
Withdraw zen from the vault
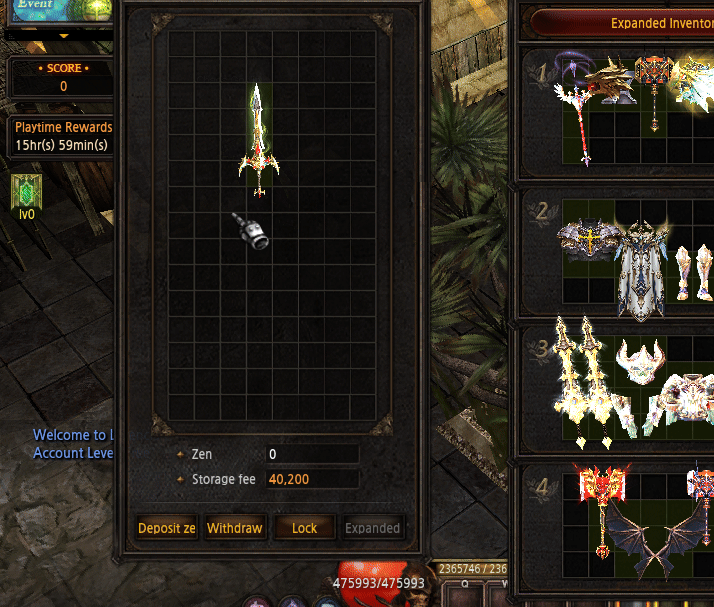[x=234, y=528]
